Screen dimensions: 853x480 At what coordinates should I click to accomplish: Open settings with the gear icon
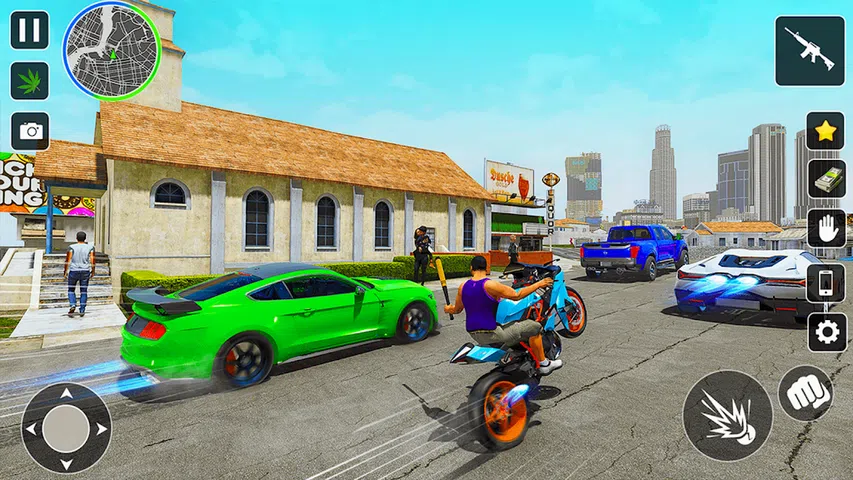pos(826,332)
